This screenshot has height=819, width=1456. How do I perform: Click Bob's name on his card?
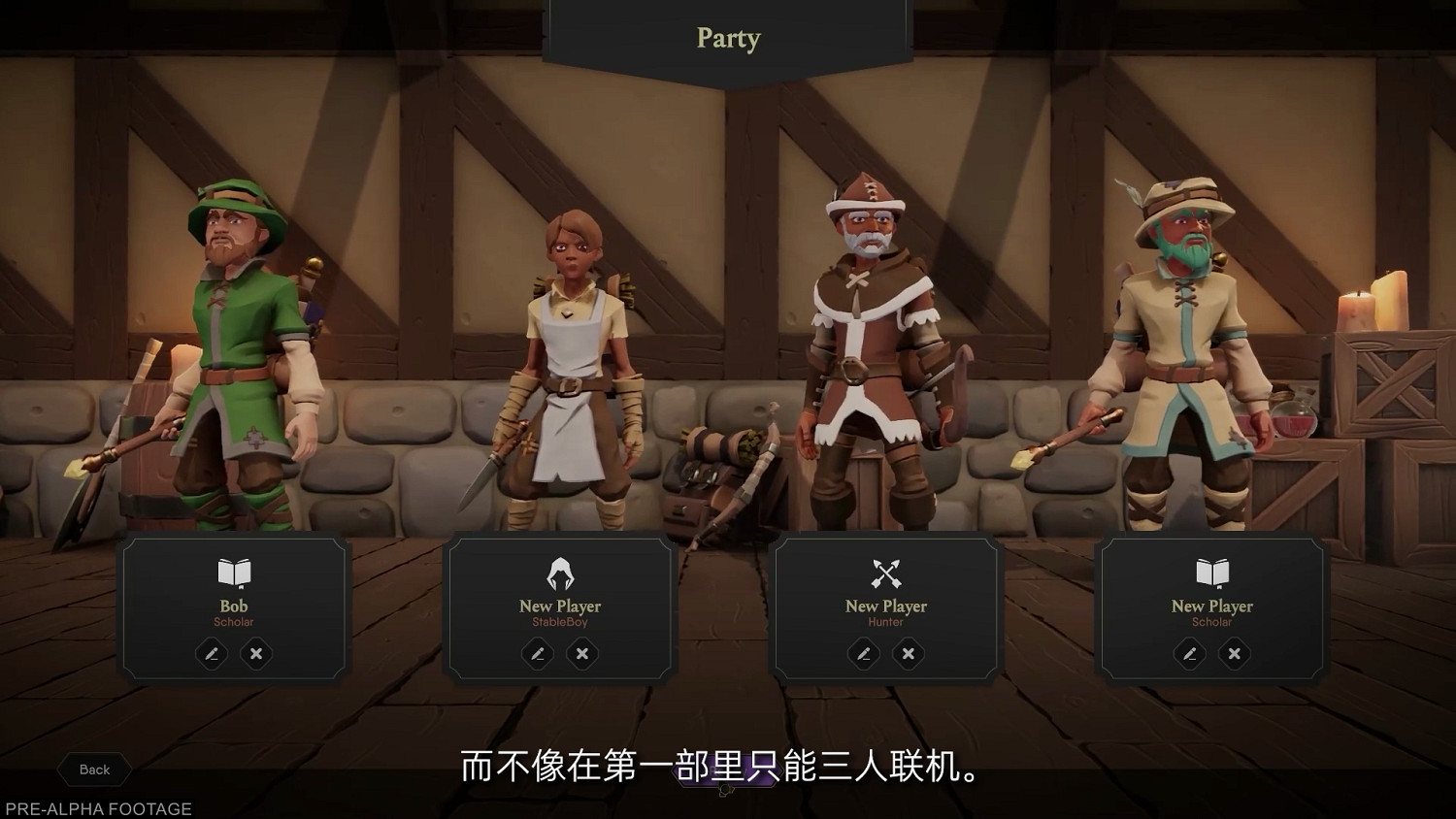coord(233,606)
